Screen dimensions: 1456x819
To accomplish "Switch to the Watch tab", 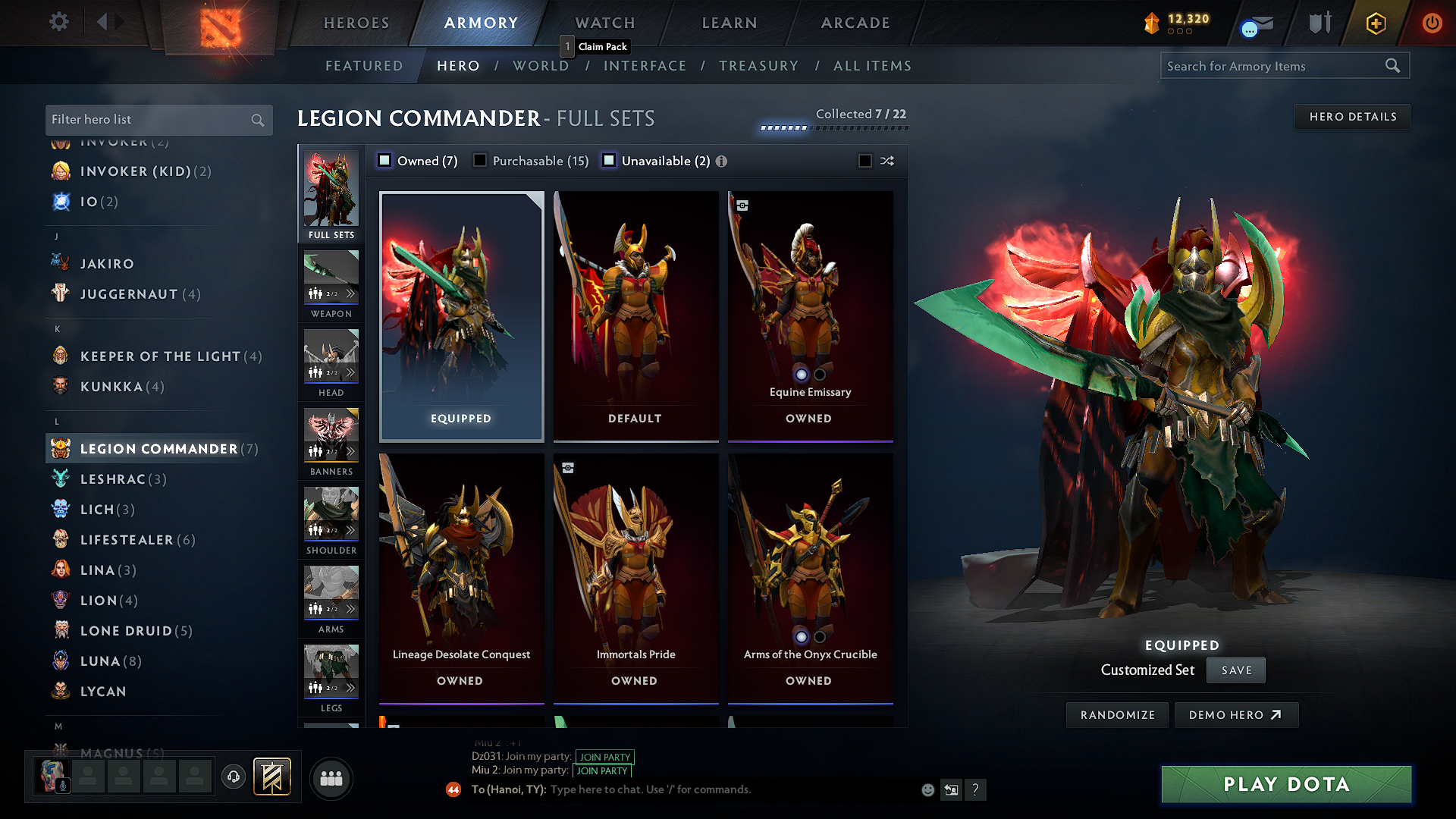I will click(605, 23).
